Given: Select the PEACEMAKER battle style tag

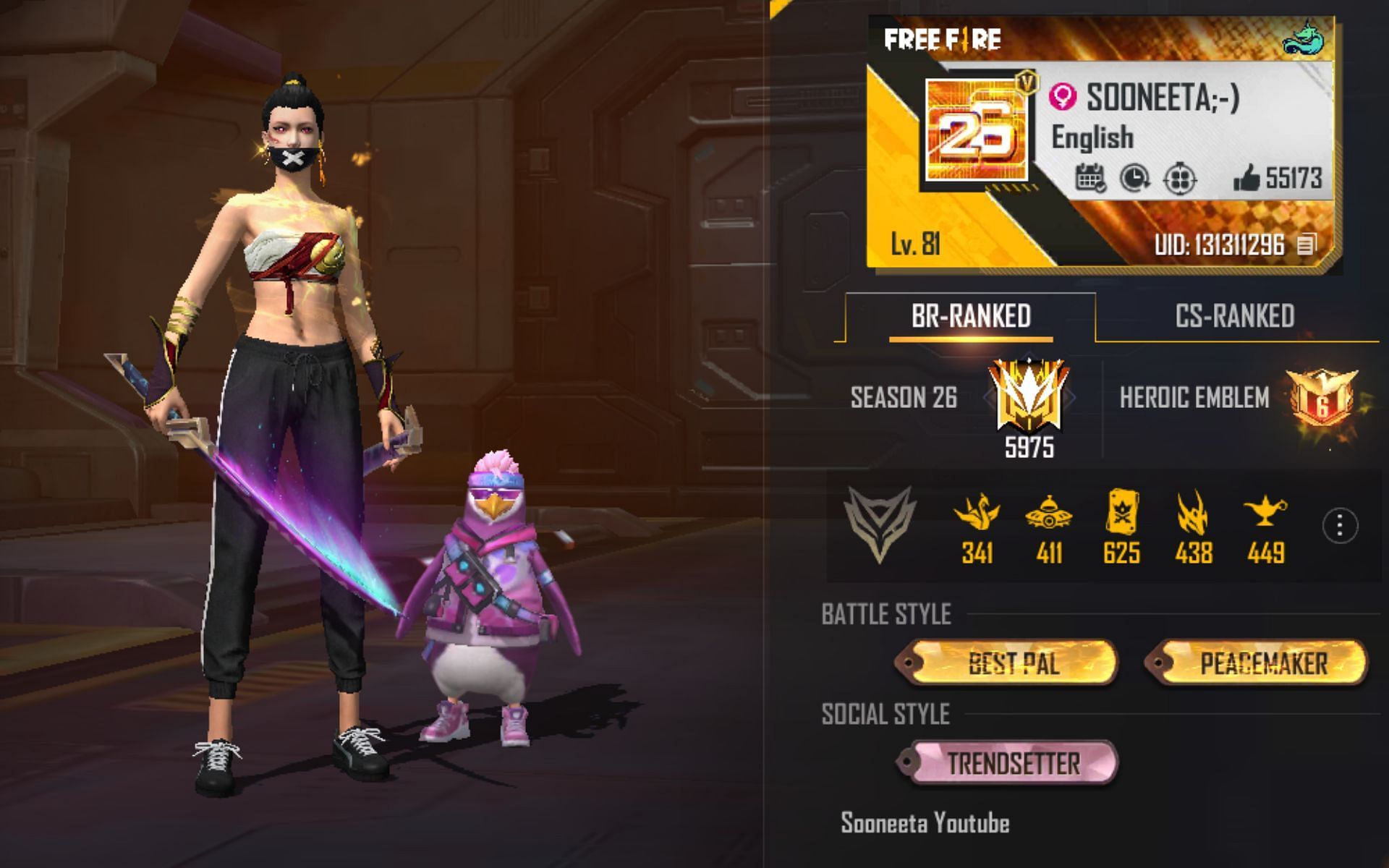Looking at the screenshot, I should [x=1262, y=663].
